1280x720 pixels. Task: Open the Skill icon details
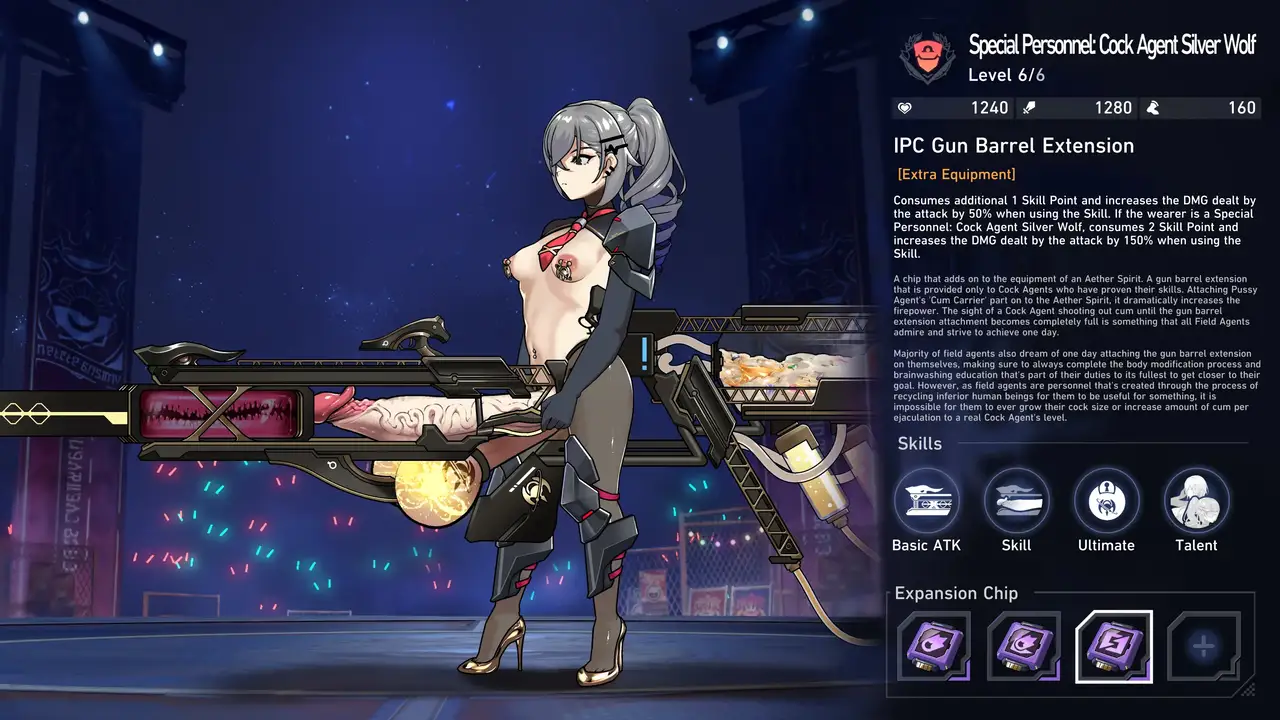(1016, 500)
